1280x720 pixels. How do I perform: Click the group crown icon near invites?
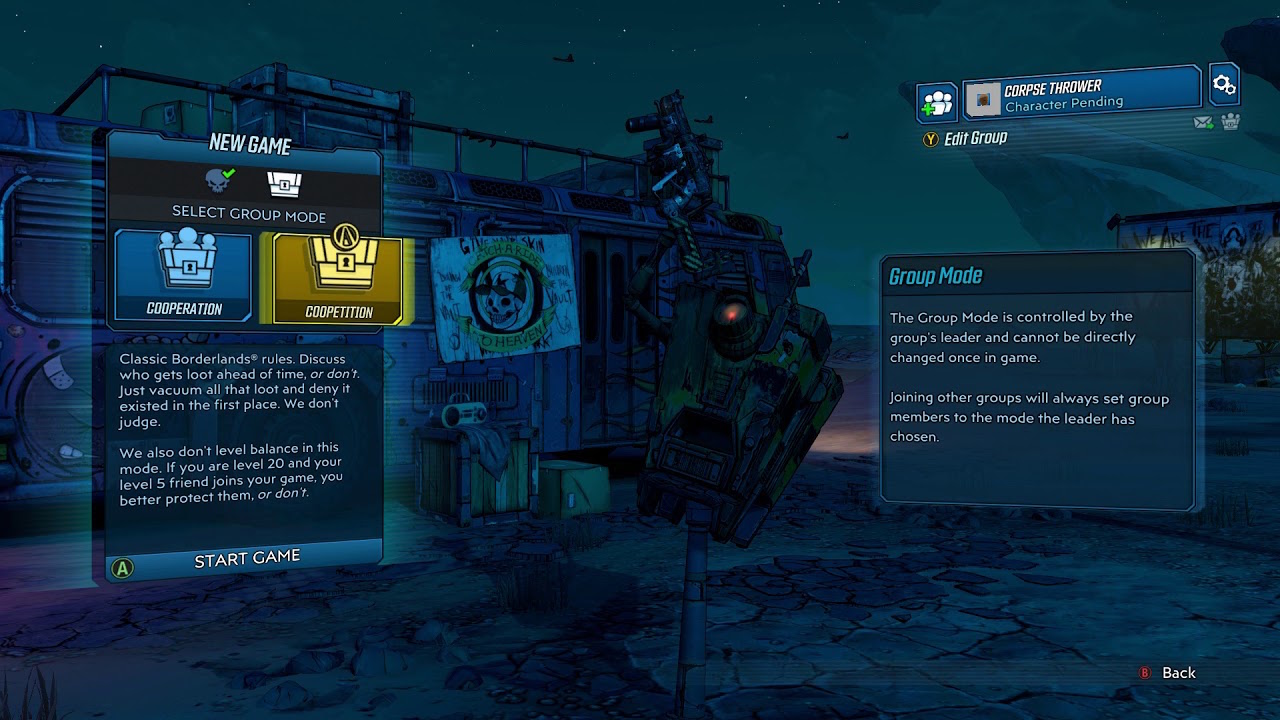(x=1229, y=122)
